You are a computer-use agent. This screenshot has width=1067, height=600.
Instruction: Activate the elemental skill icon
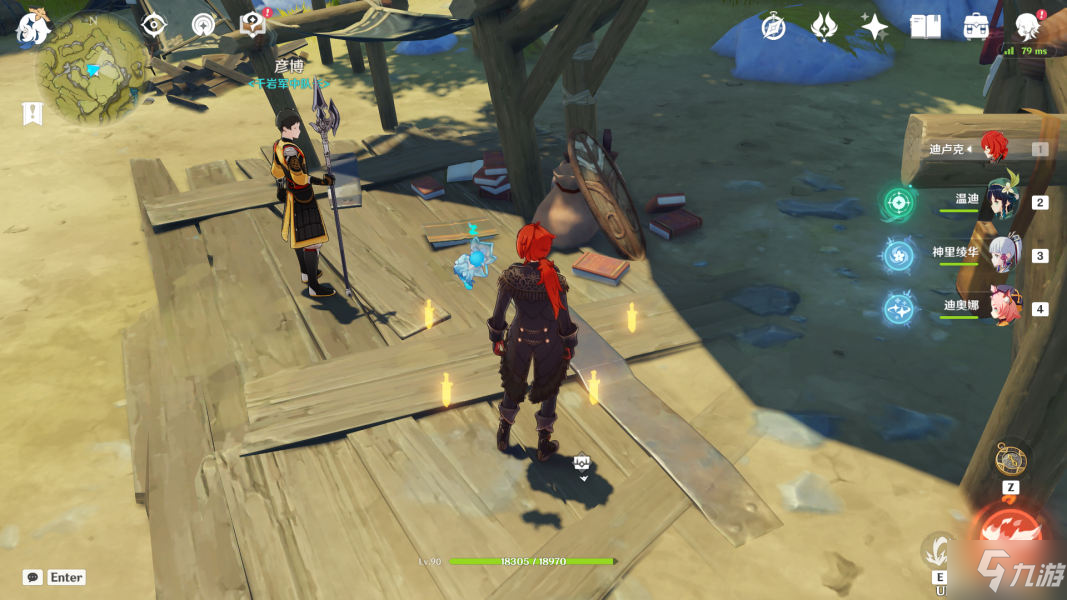click(939, 549)
